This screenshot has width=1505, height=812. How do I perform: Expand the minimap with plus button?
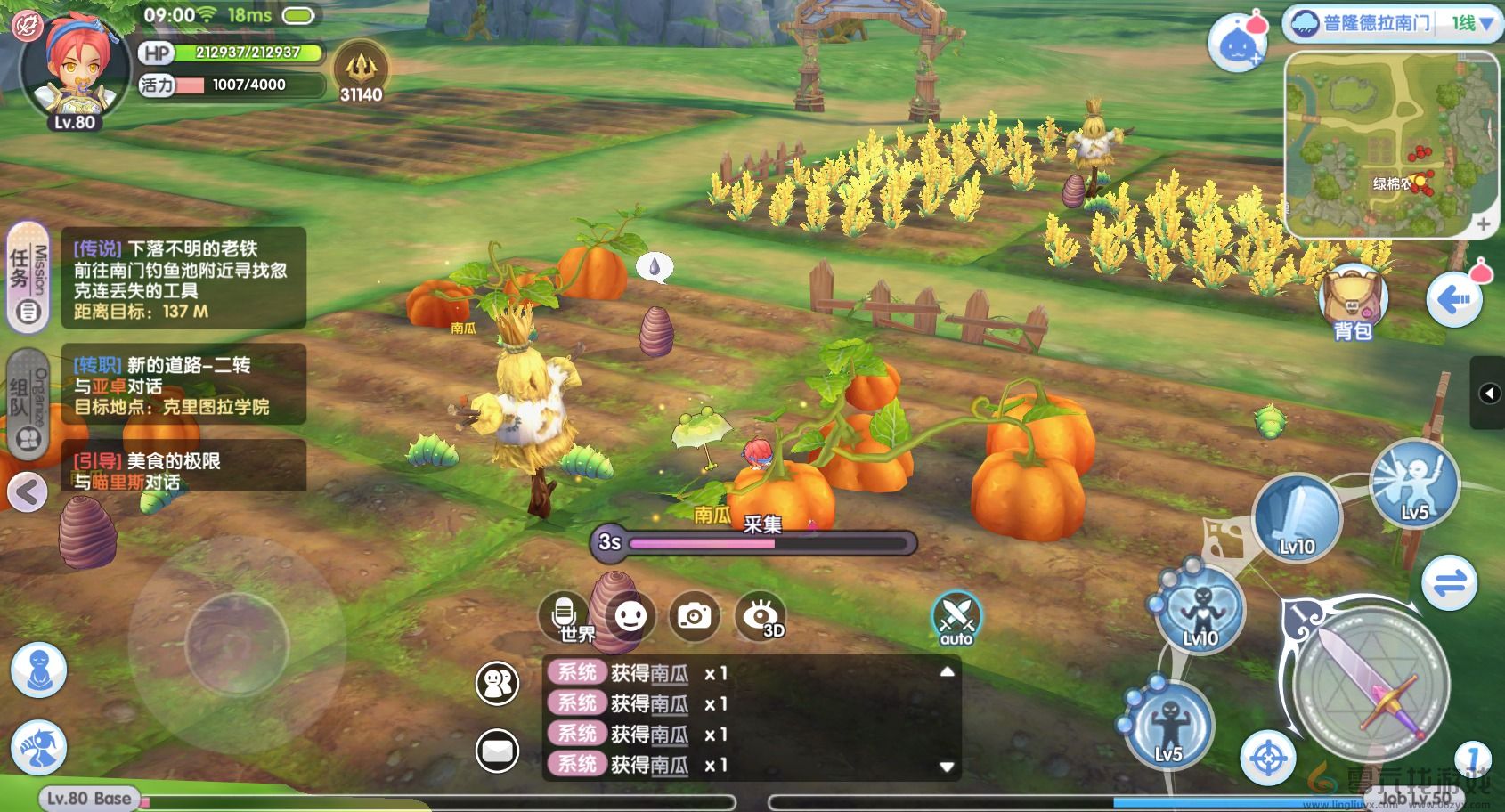[1483, 224]
